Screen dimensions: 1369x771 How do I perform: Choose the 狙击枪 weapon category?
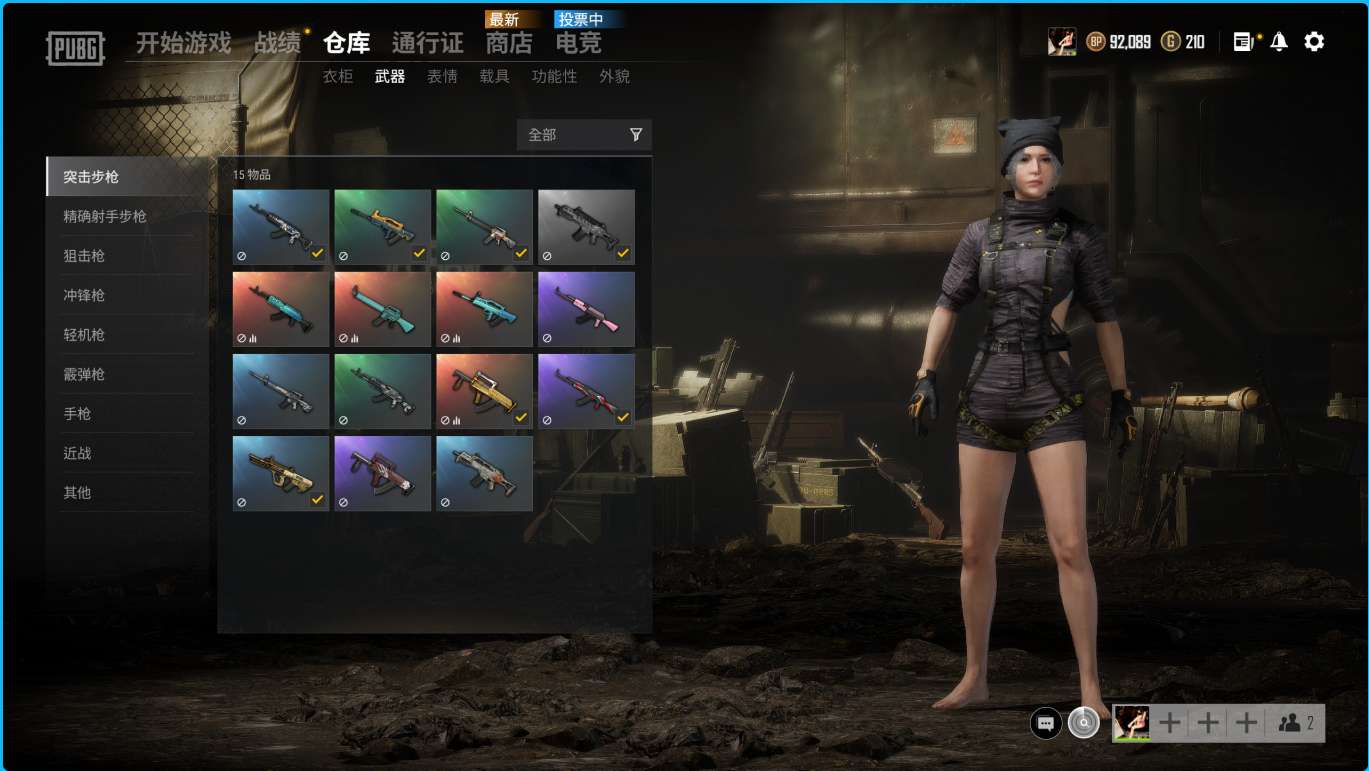[x=84, y=256]
